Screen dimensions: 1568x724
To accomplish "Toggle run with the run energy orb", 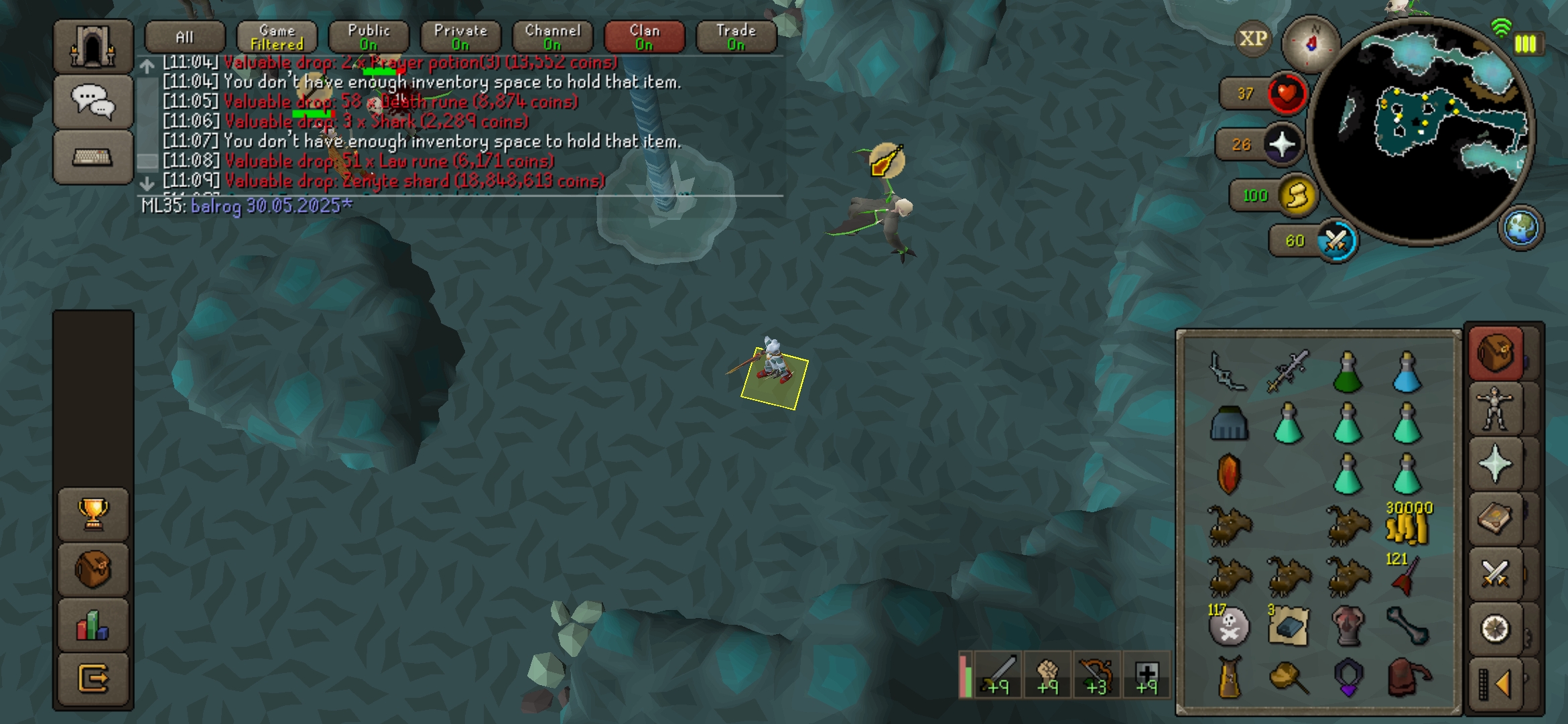I will point(1297,196).
